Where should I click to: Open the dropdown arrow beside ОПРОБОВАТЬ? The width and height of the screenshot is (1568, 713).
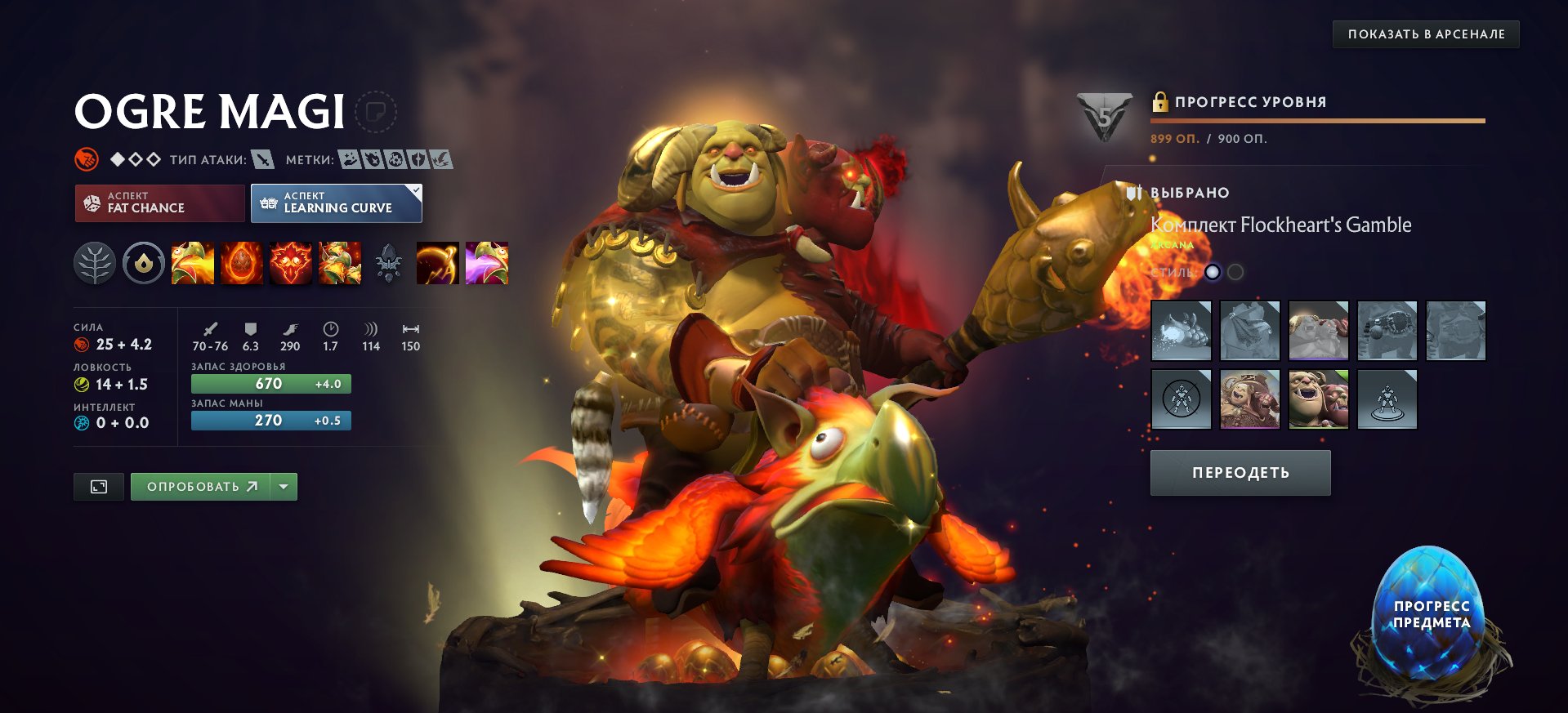282,485
